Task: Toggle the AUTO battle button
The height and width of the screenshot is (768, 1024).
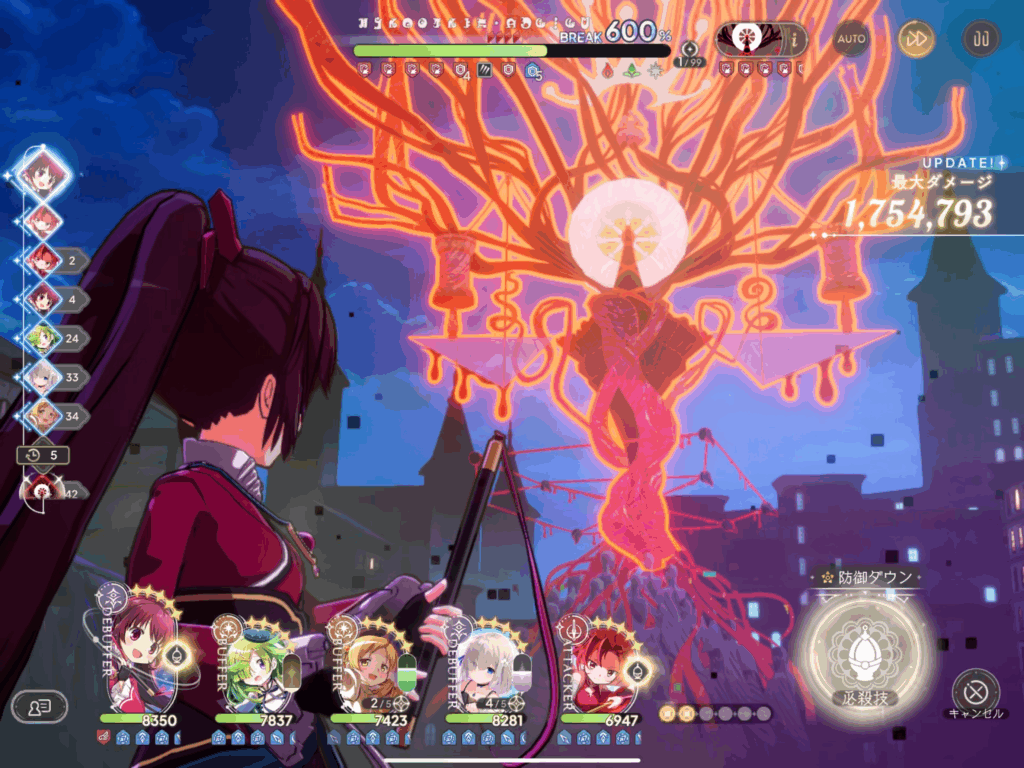Action: [851, 39]
